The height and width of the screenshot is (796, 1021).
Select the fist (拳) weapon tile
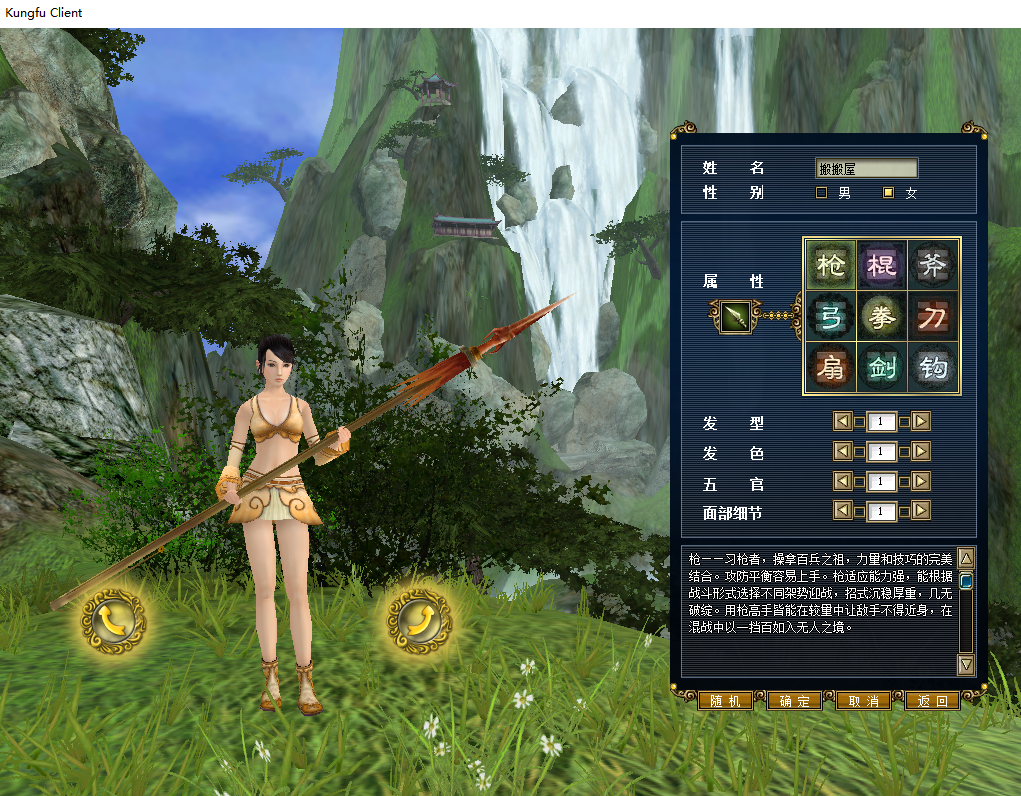coord(881,317)
